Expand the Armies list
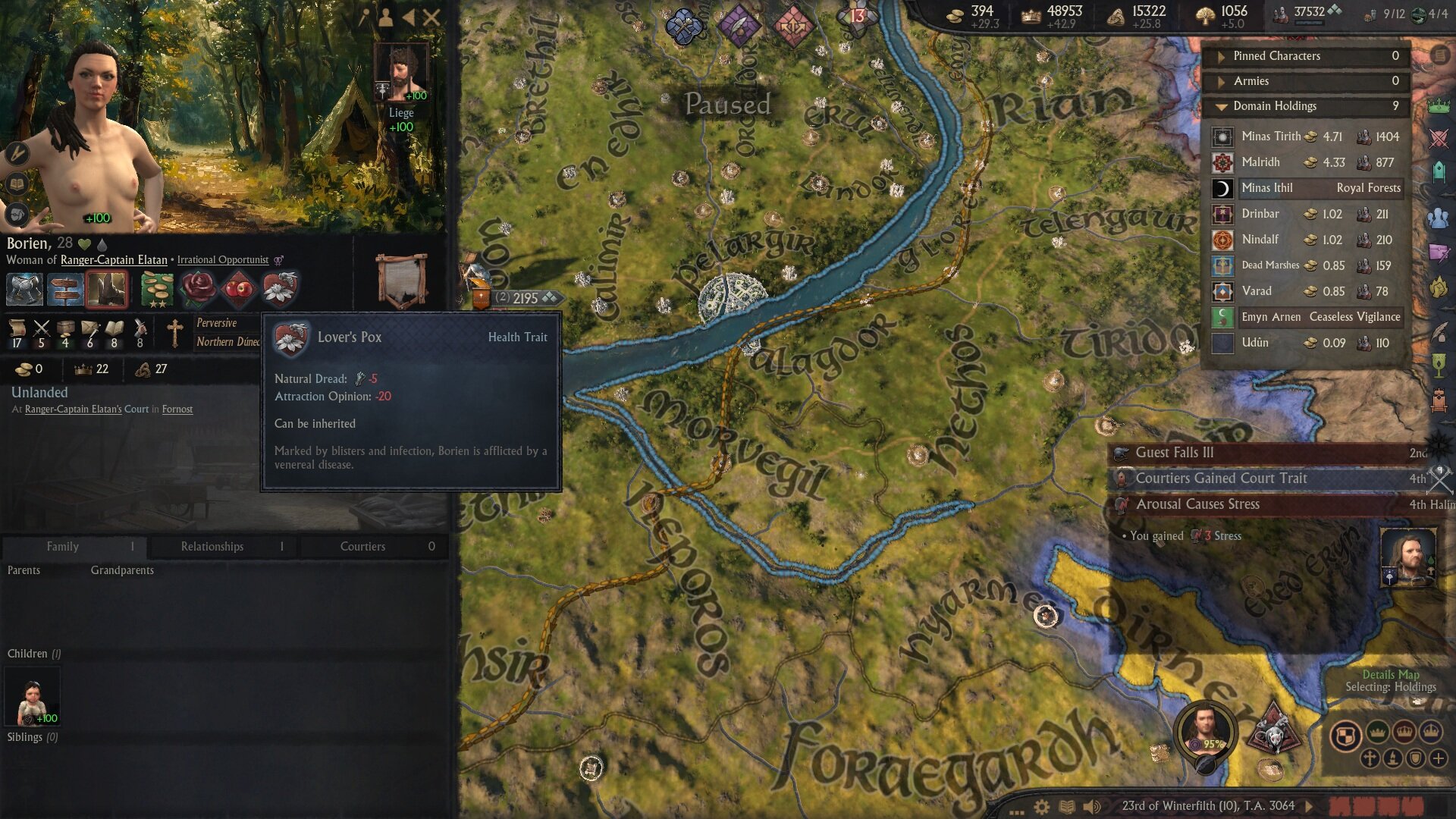Screen dimensions: 1456x819 [x=1222, y=82]
